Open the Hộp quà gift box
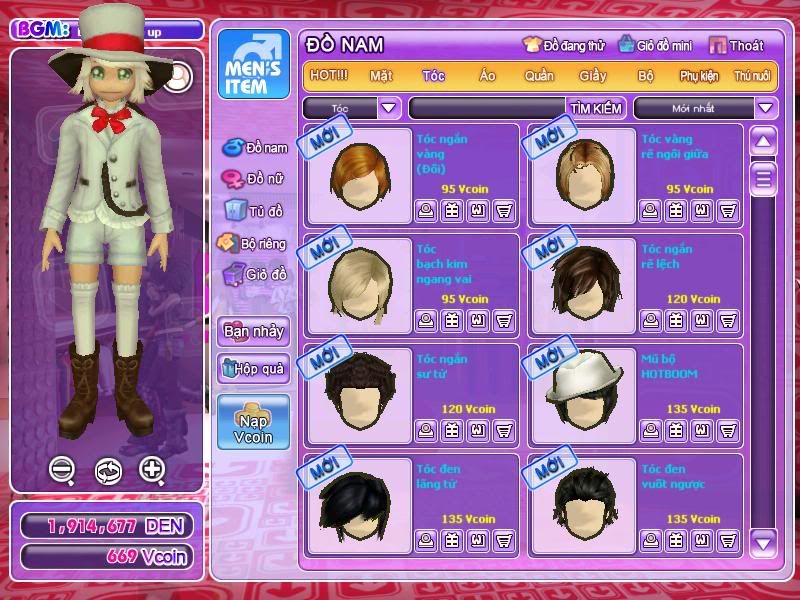The height and width of the screenshot is (600, 800). (x=253, y=369)
